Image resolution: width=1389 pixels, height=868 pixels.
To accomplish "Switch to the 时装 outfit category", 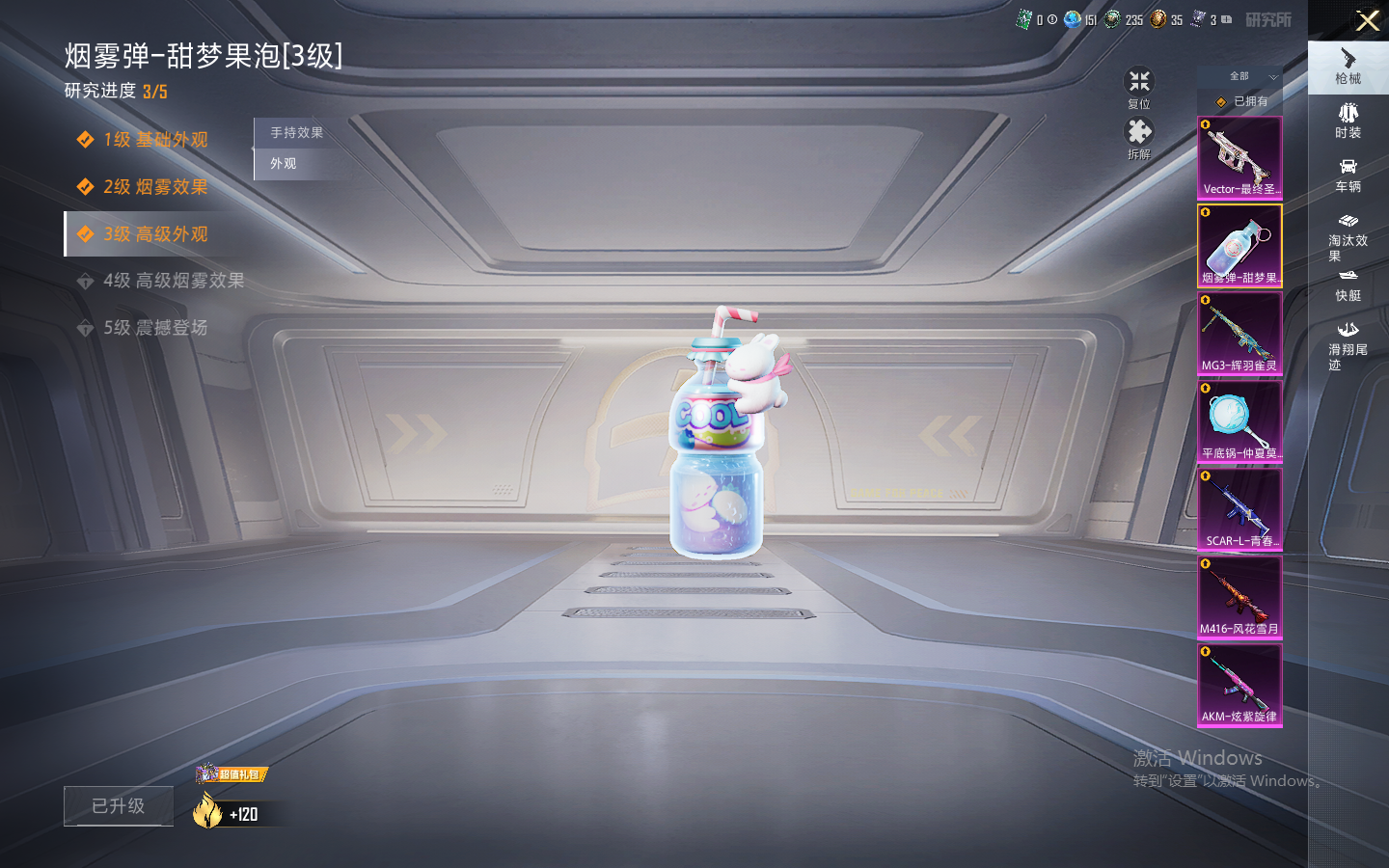I will click(1348, 122).
